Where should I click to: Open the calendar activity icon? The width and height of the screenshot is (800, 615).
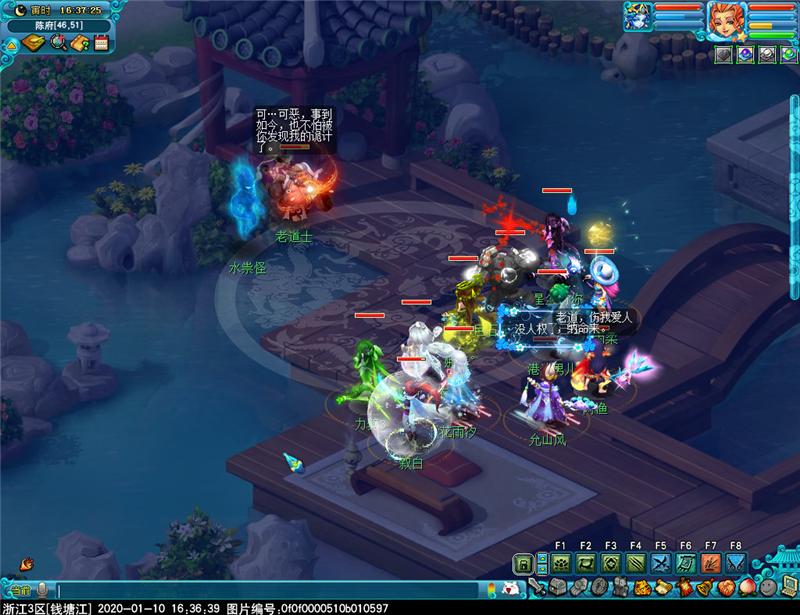(x=101, y=43)
